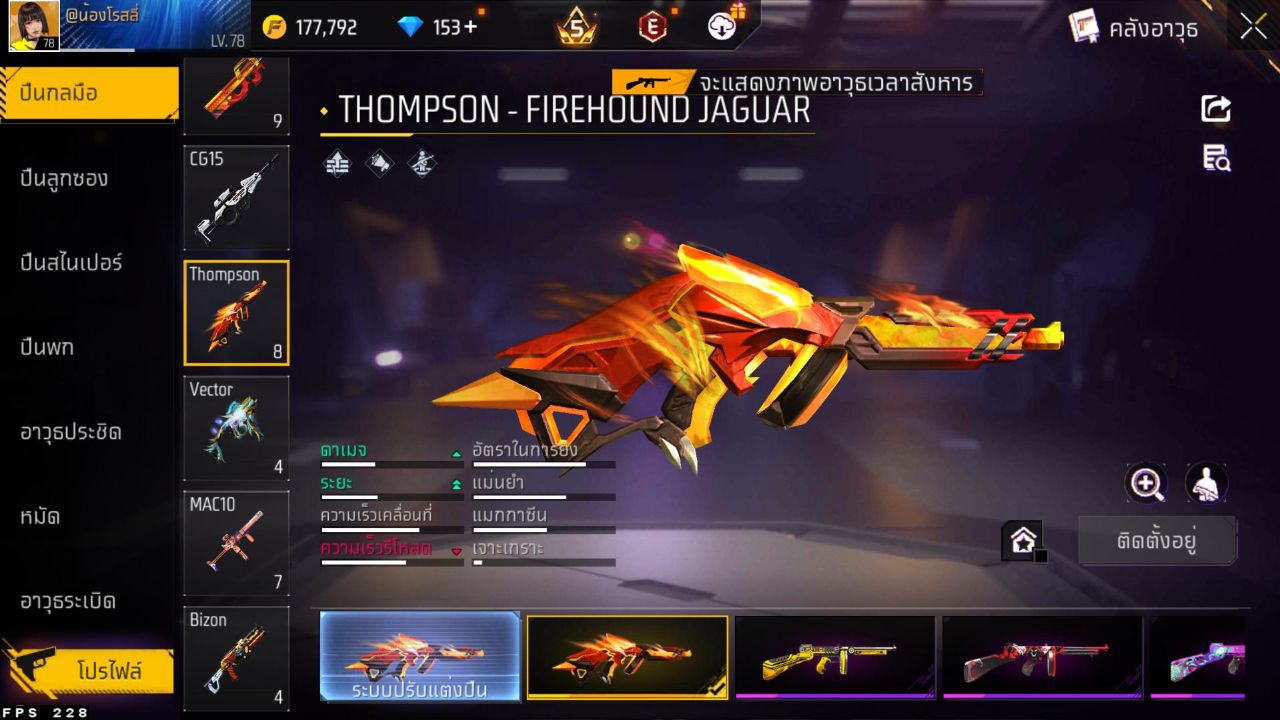This screenshot has height=720, width=1280.
Task: Open the gift cloud download icon in top bar
Action: point(720,27)
